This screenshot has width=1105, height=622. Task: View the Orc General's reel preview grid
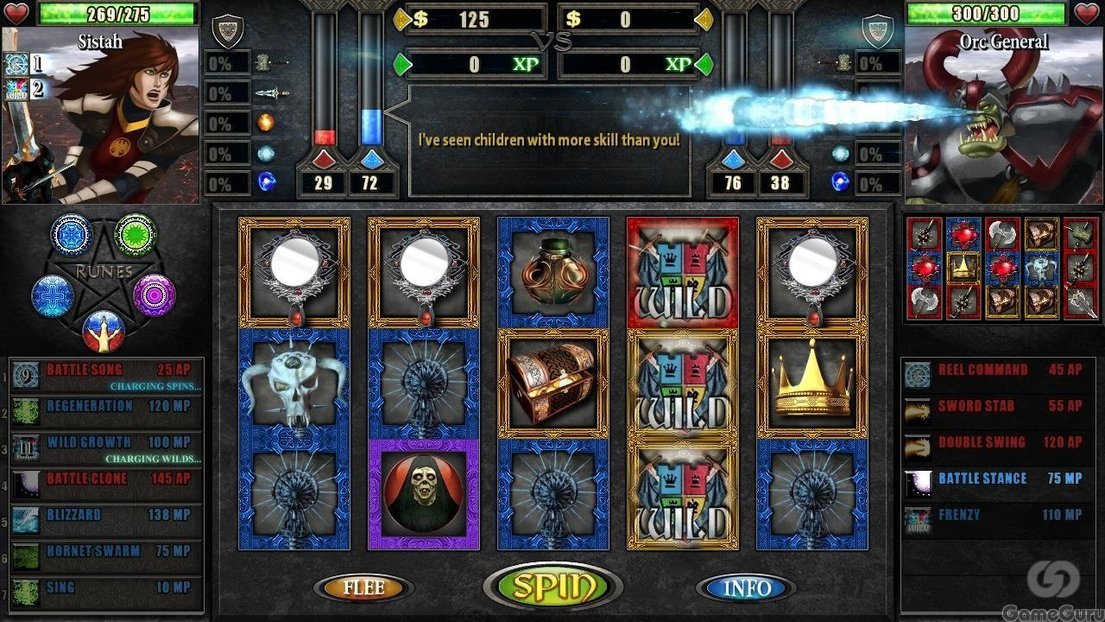coord(1002,268)
